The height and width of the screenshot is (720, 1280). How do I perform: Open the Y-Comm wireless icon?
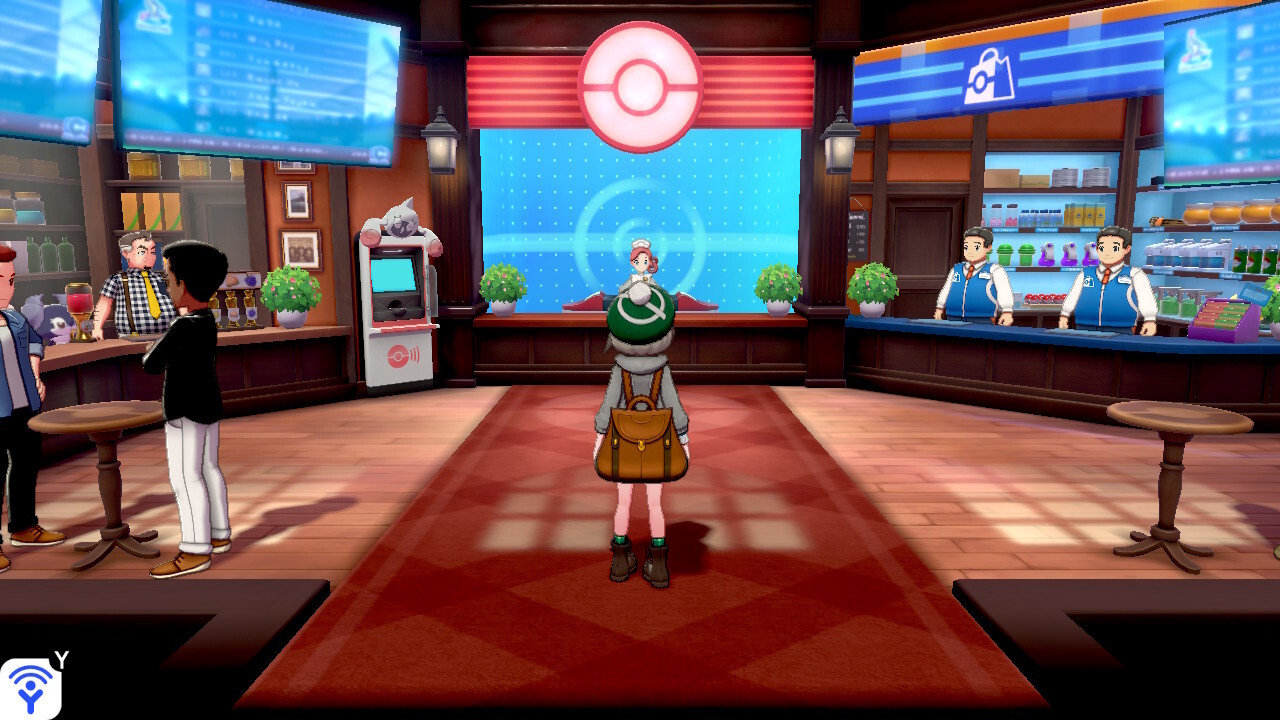click(x=30, y=688)
